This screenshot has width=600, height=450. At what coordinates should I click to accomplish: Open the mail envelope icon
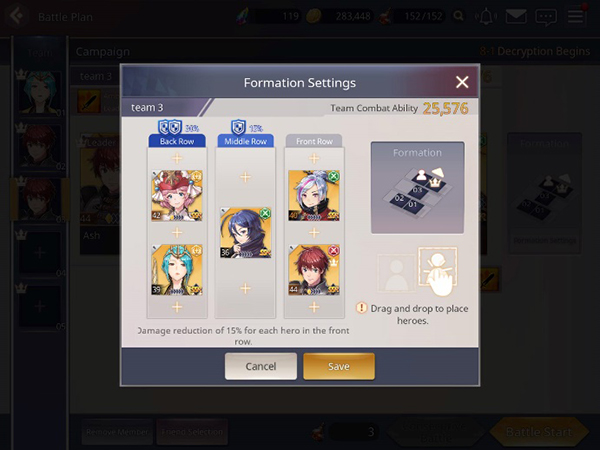coord(516,16)
